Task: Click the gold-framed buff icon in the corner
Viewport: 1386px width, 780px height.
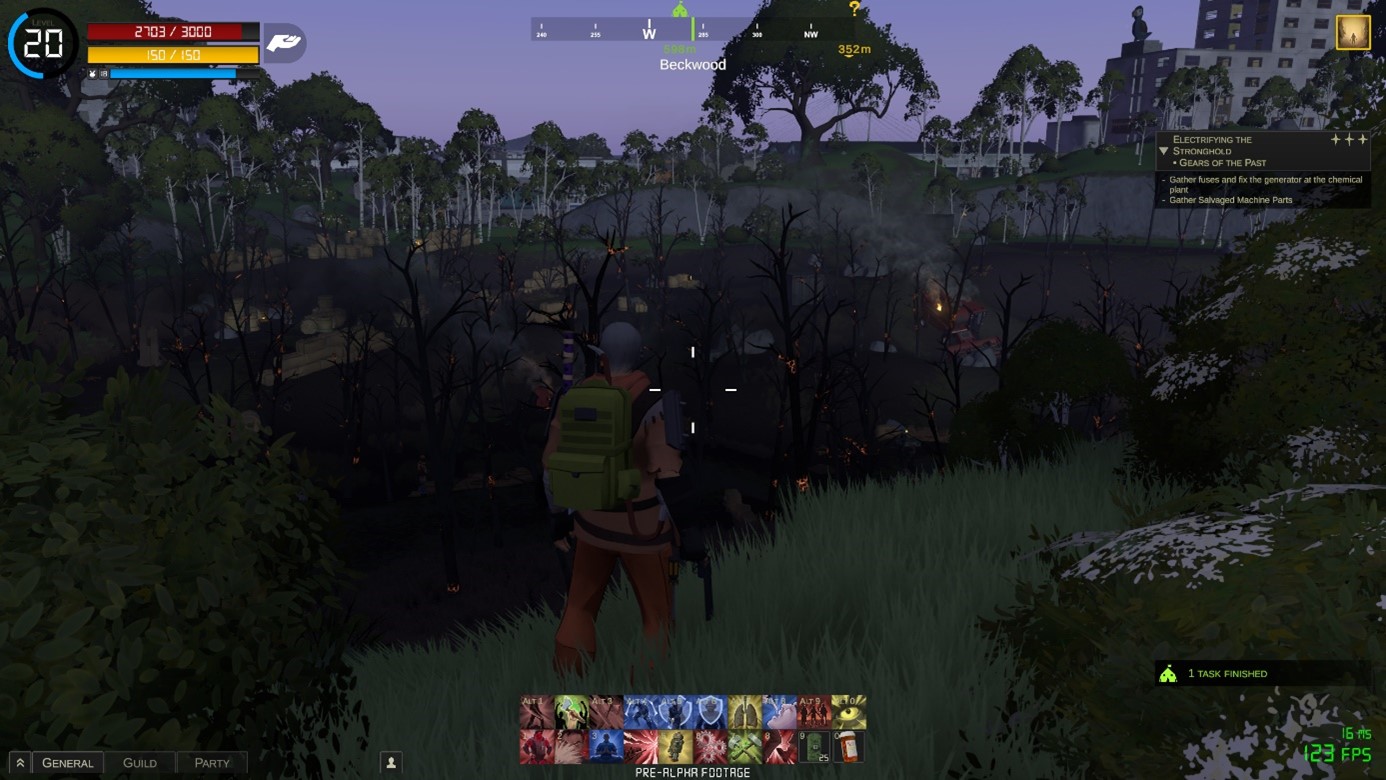Action: point(1353,33)
